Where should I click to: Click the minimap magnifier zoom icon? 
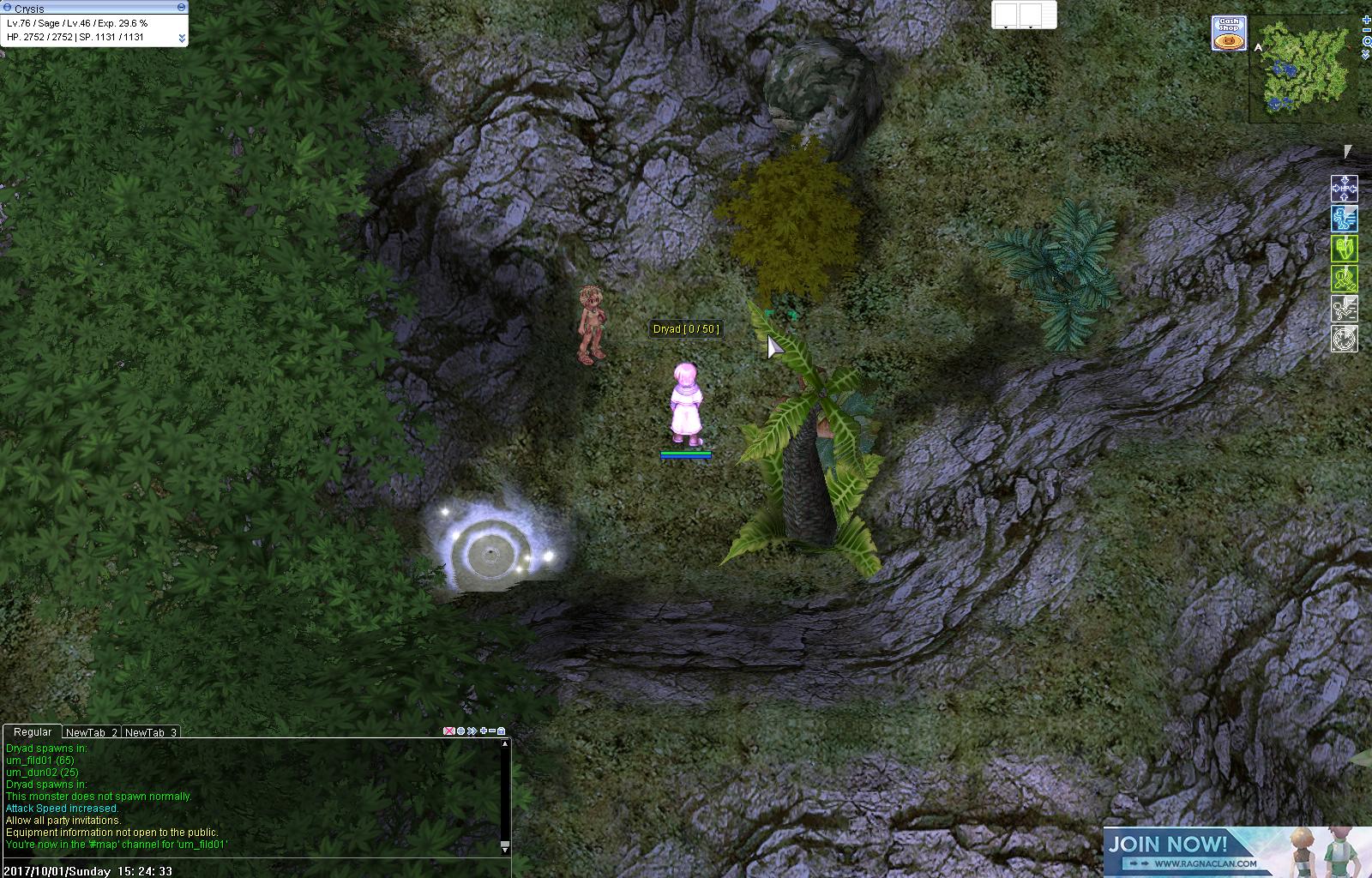1366,41
